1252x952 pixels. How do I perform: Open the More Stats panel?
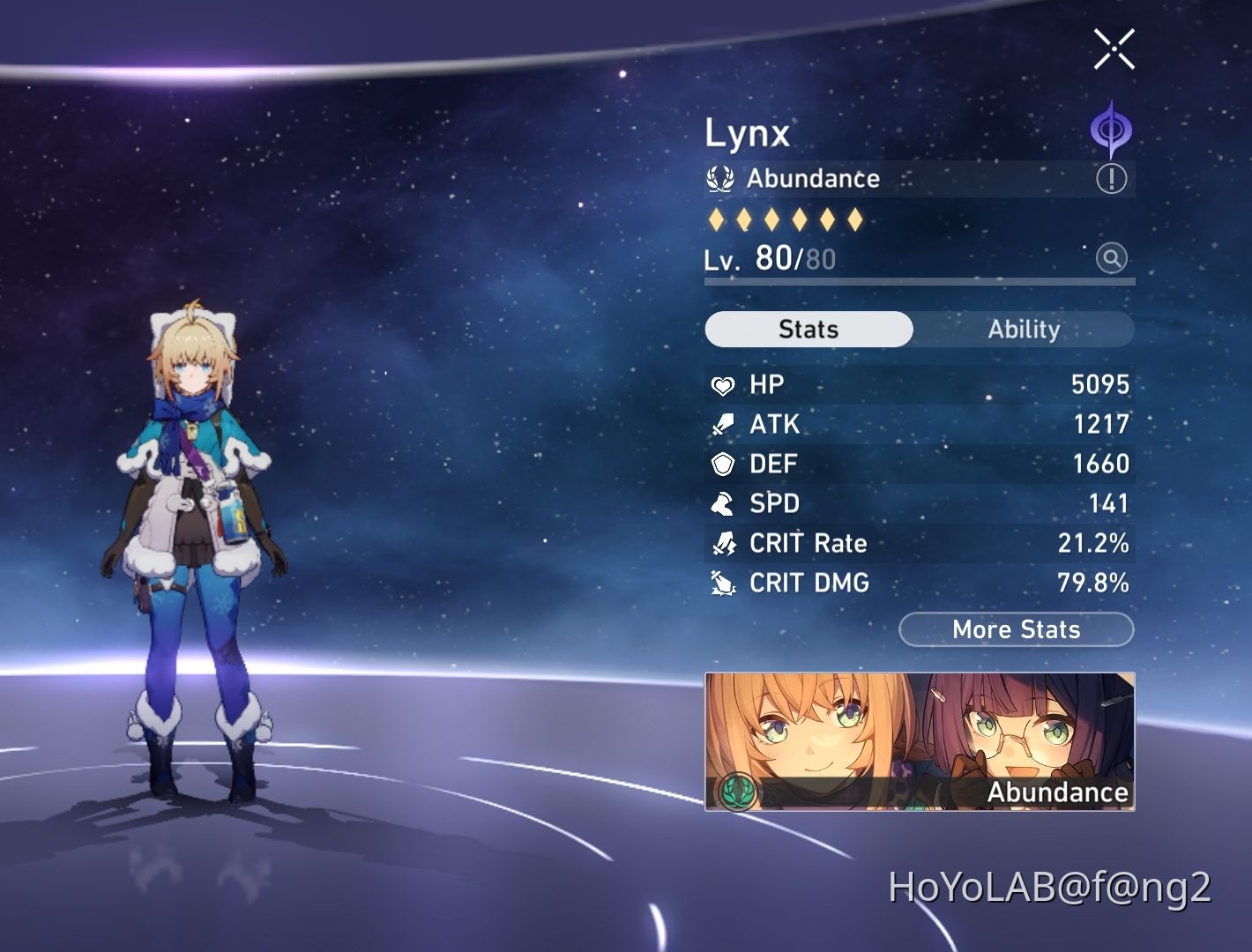(1016, 629)
